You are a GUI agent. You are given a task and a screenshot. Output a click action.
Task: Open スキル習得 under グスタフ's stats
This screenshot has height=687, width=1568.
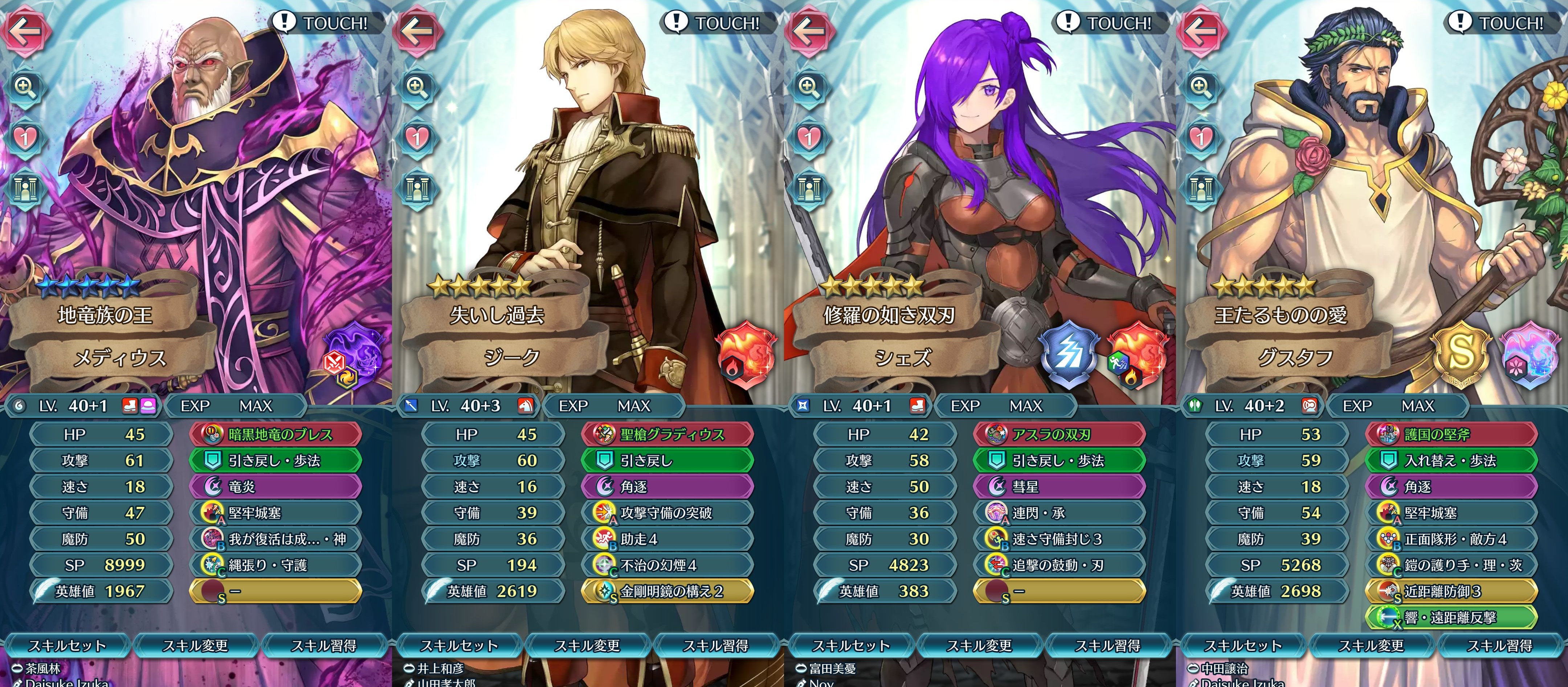[x=1500, y=646]
